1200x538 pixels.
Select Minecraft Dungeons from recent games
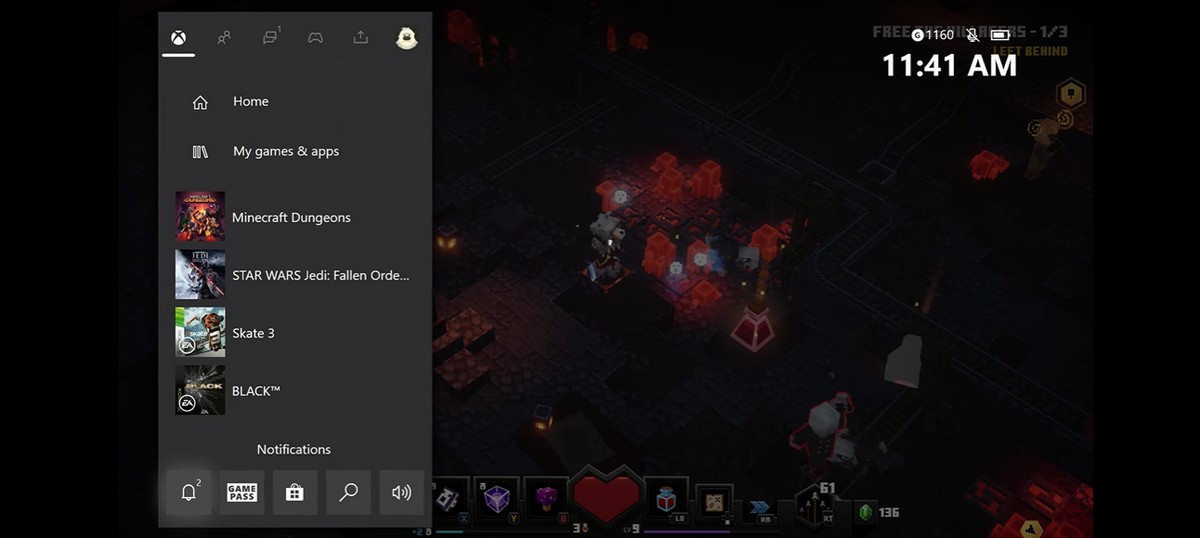[290, 217]
